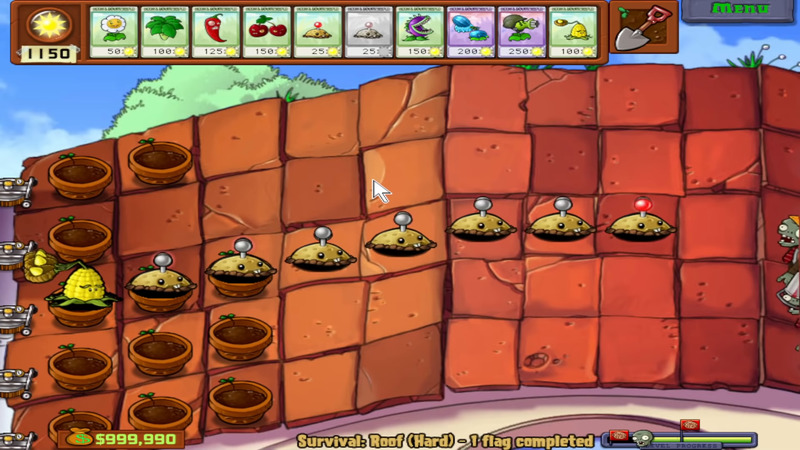Viewport: 800px width, 450px height.
Task: Select the Cherry Bomb seed packet
Action: click(267, 32)
